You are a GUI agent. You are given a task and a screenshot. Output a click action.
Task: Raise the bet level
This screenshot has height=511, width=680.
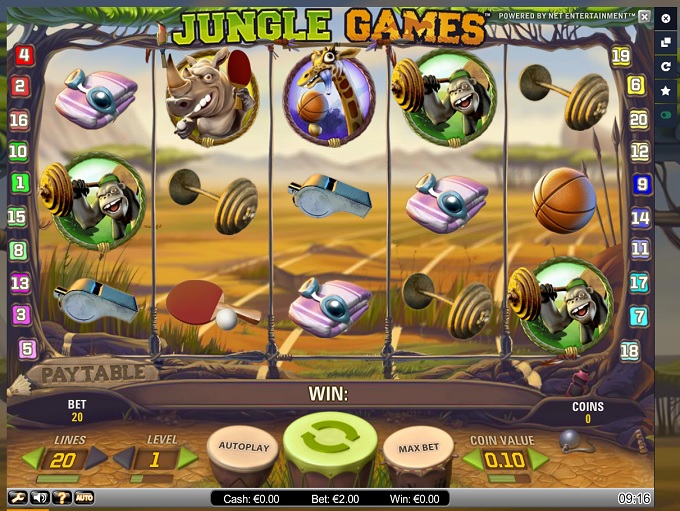pyautogui.click(x=187, y=458)
